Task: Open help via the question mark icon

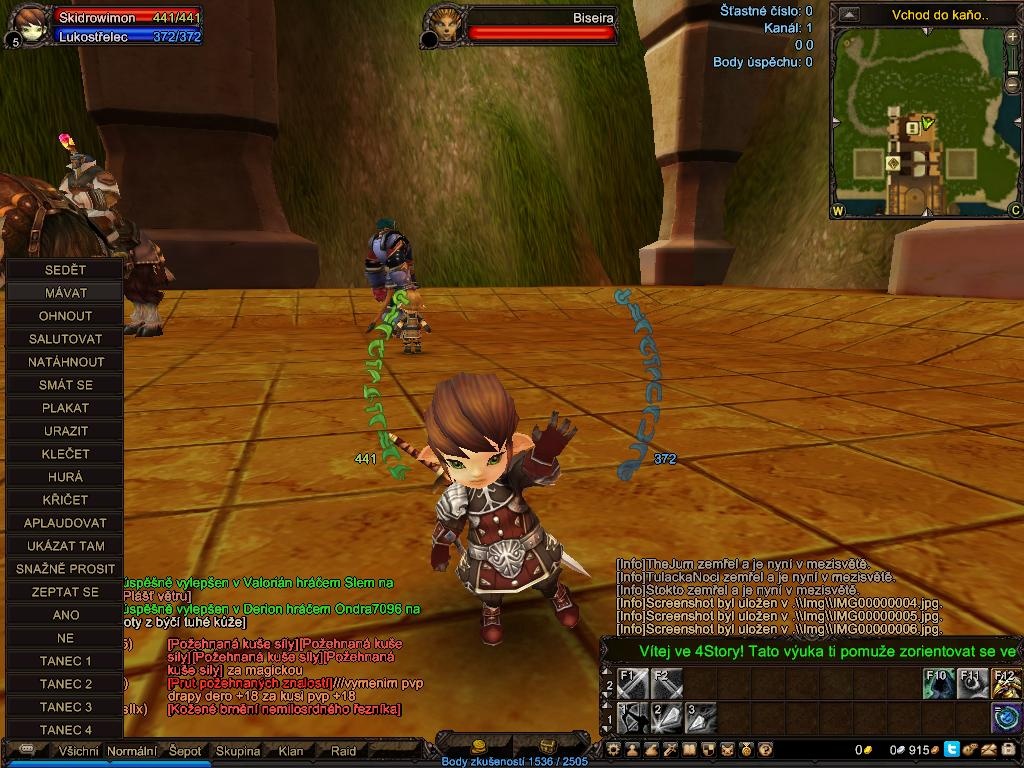Action: pos(766,749)
